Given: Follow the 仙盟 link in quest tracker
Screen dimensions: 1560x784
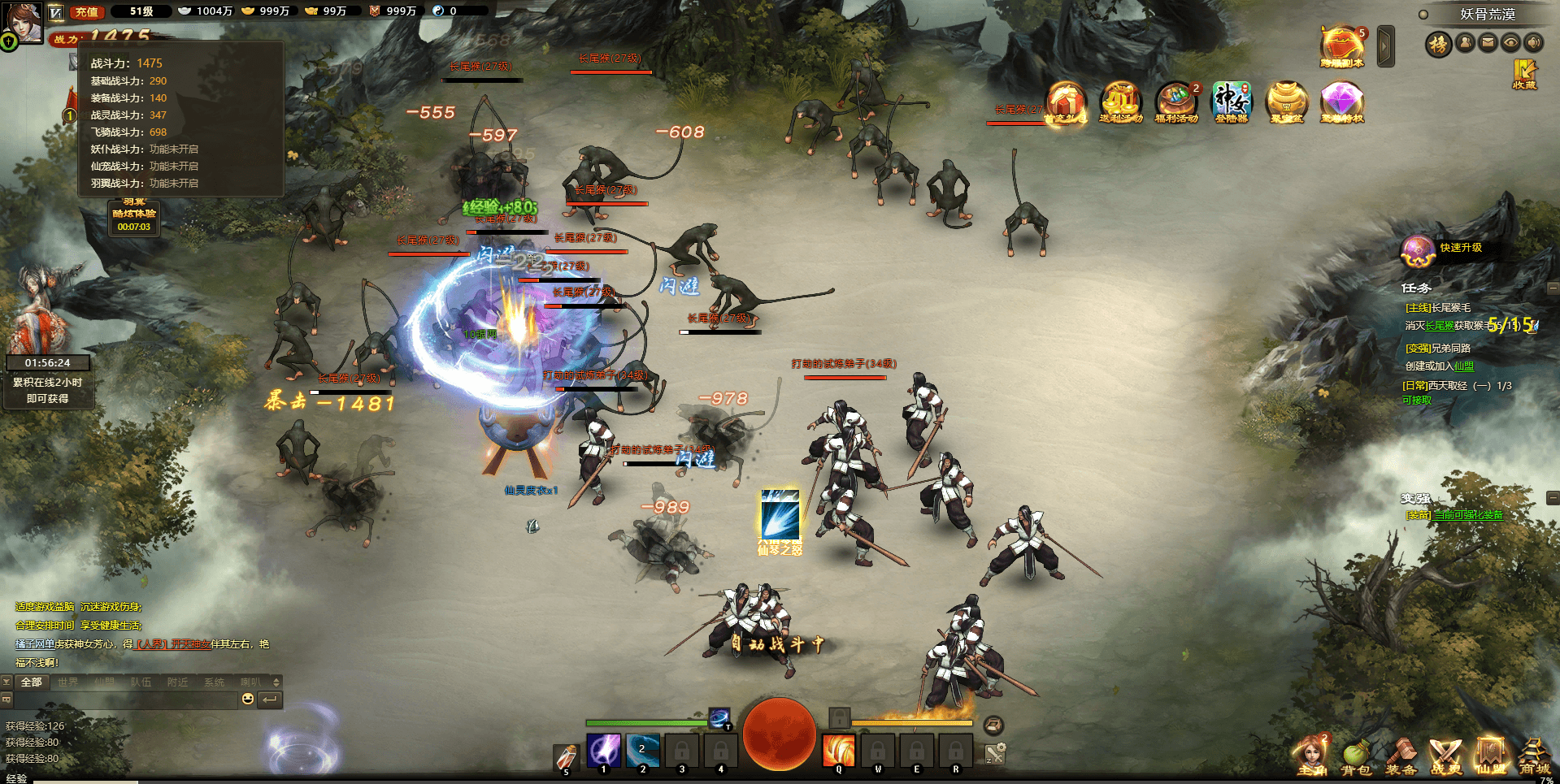Looking at the screenshot, I should coord(1463,366).
